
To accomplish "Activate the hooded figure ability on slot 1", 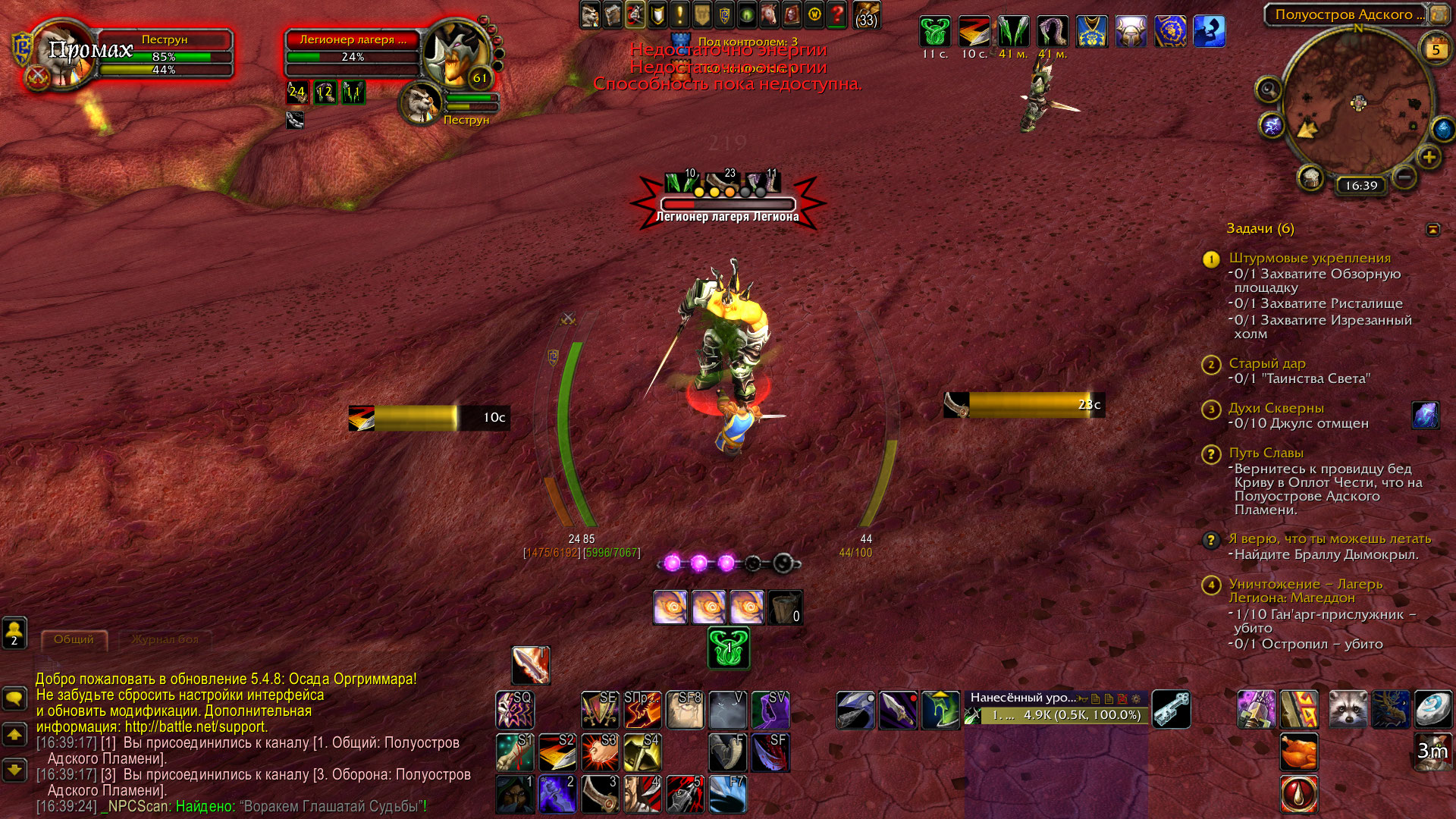I will coord(515,794).
